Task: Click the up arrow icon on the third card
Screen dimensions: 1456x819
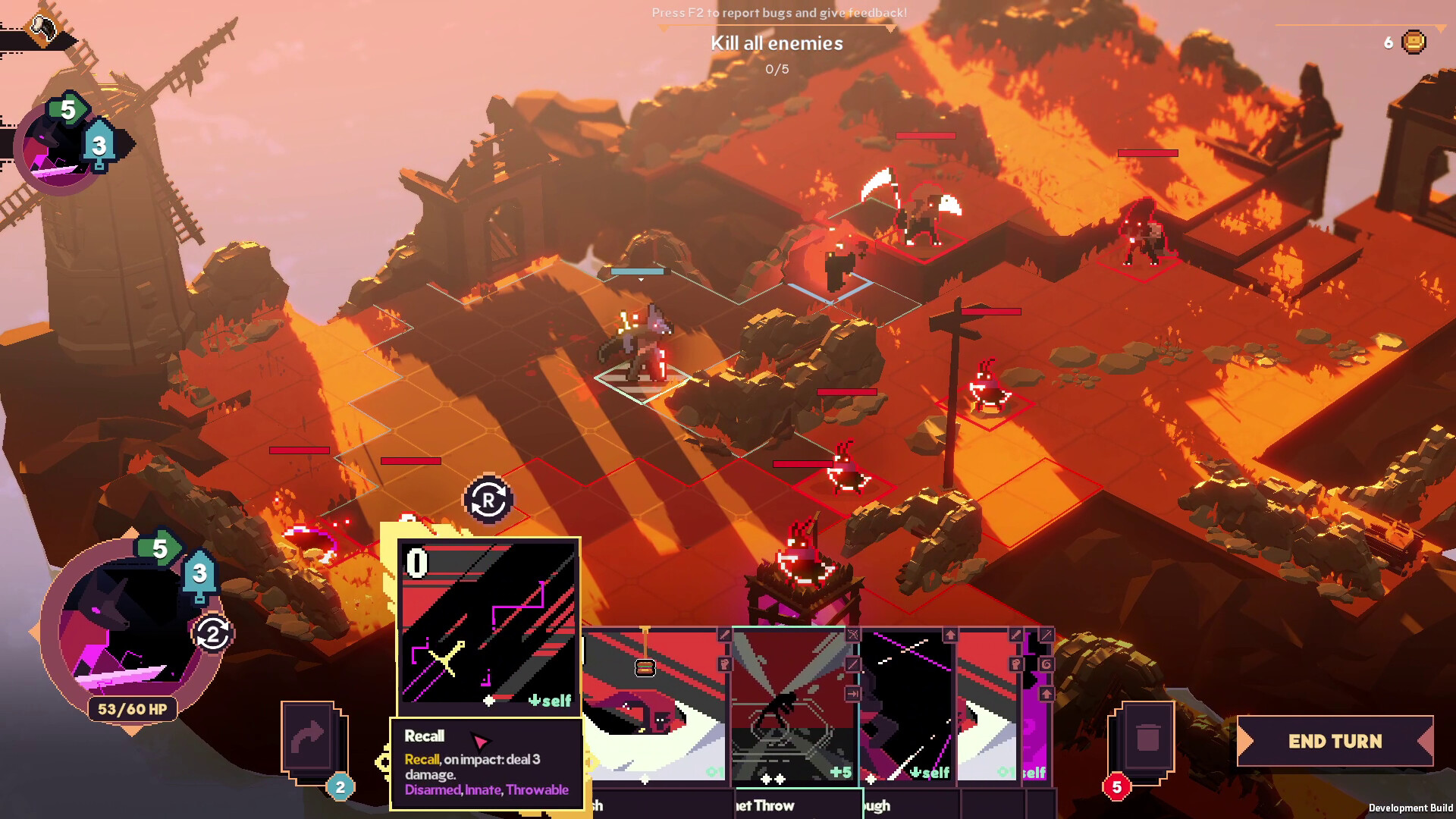Action: click(x=949, y=633)
